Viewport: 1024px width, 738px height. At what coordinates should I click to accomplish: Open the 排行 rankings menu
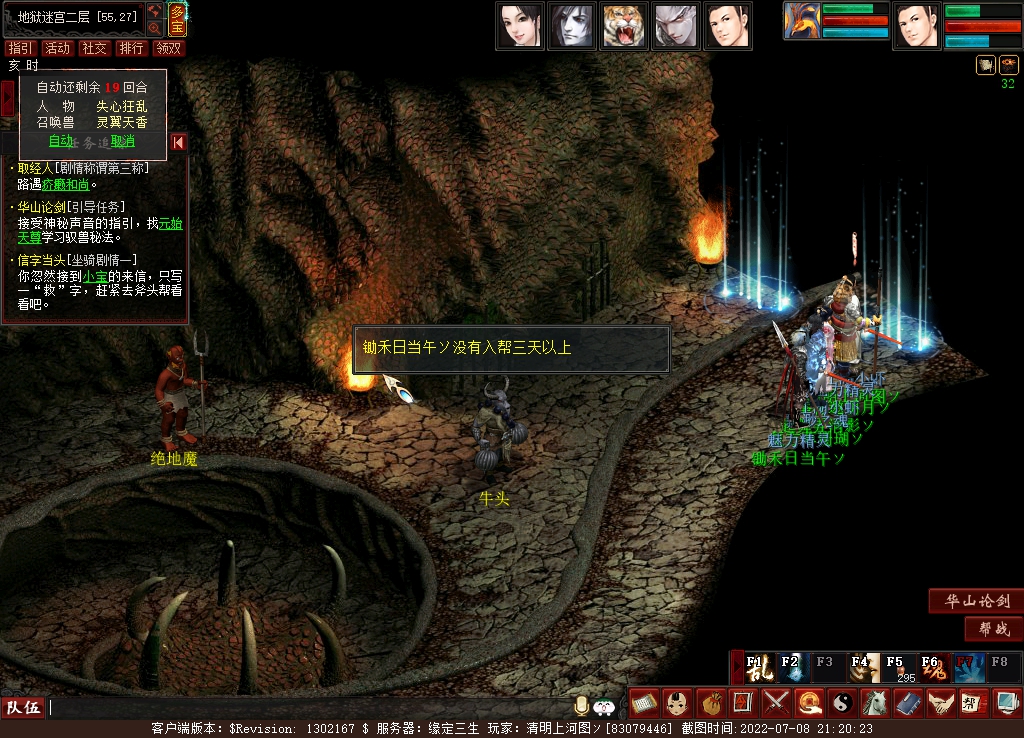[131, 48]
